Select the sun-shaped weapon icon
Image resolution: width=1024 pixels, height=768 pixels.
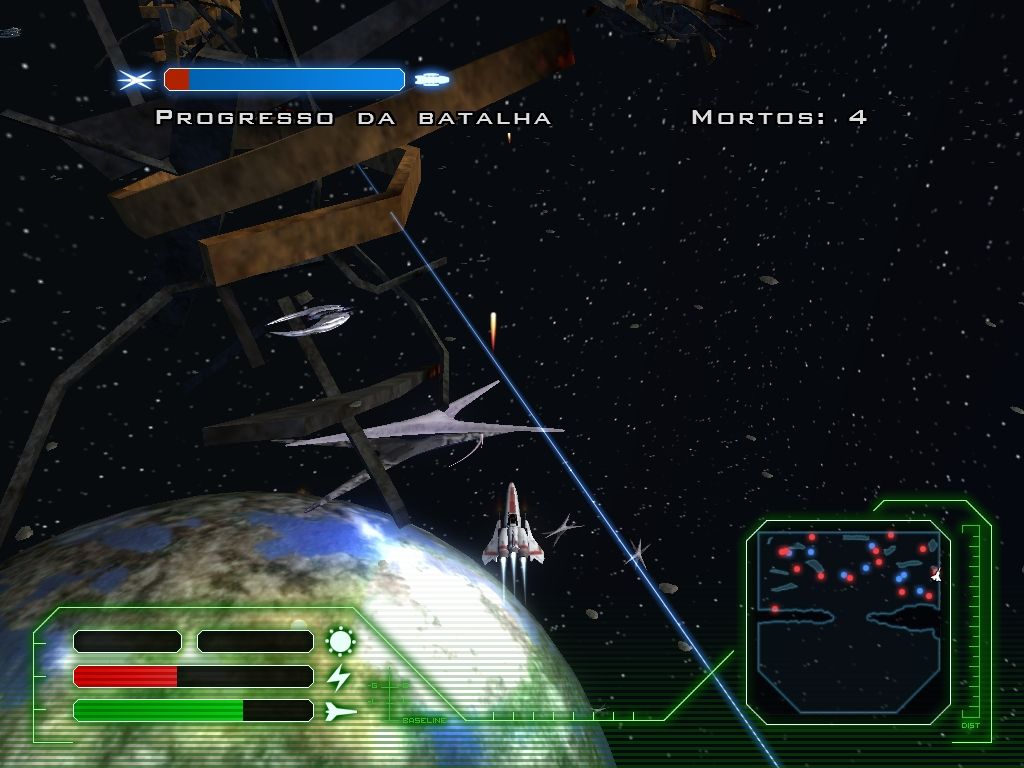pyautogui.click(x=341, y=641)
